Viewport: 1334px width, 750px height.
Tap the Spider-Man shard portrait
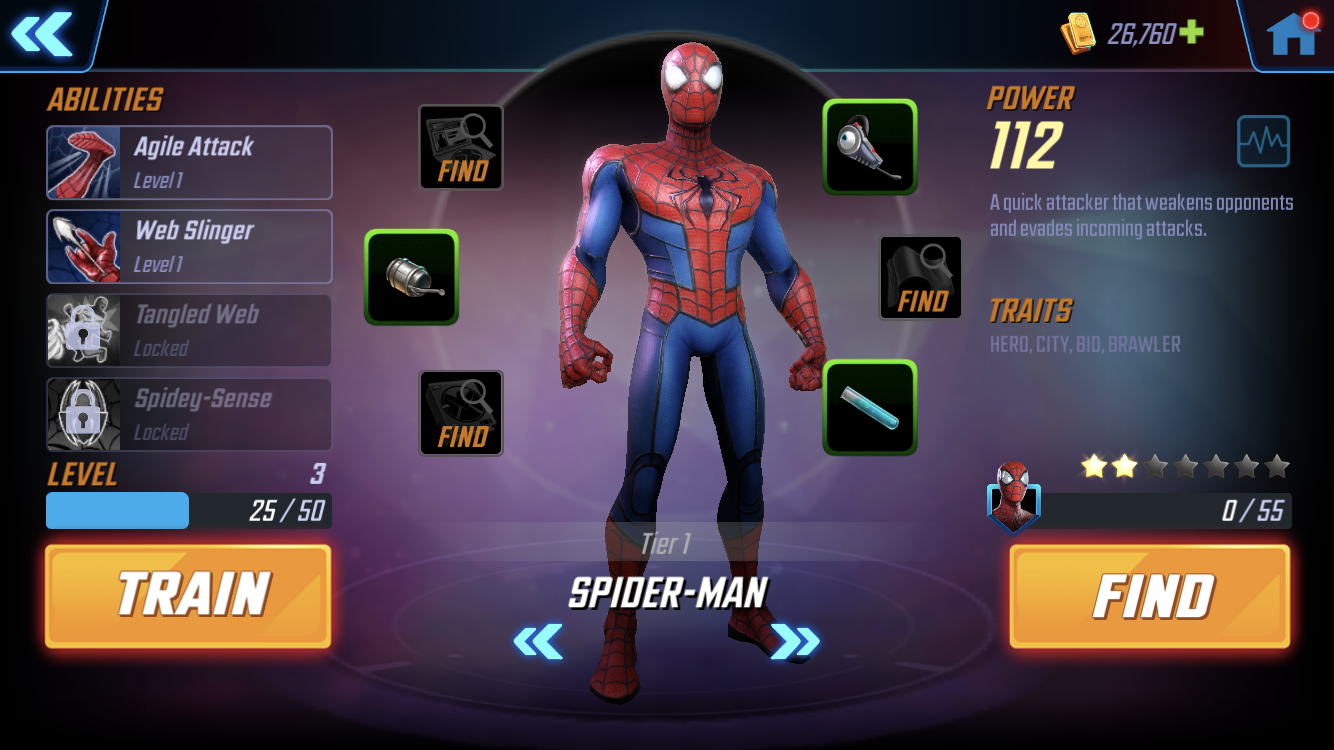1013,497
